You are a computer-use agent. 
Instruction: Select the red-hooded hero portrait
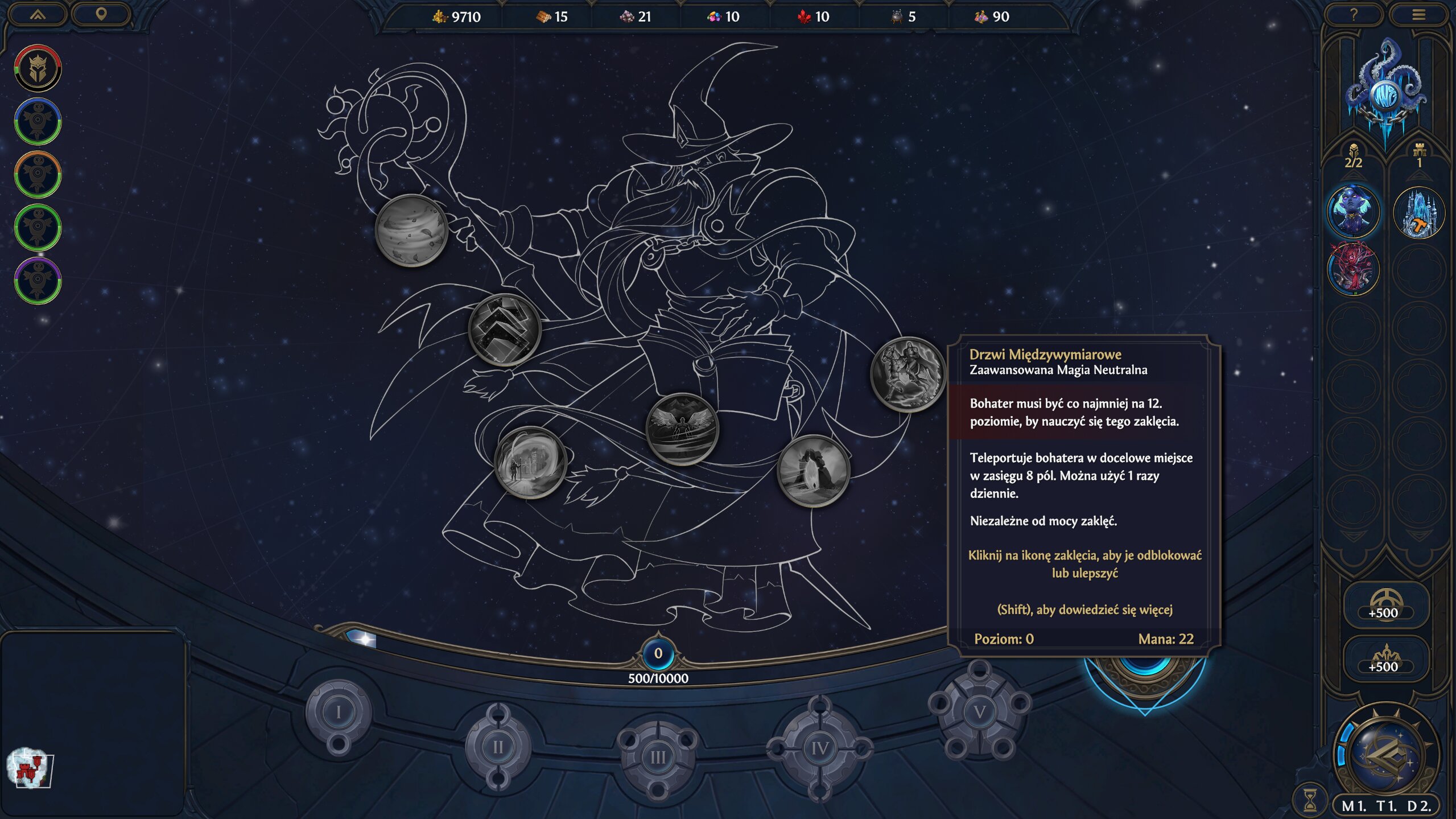pyautogui.click(x=1353, y=269)
